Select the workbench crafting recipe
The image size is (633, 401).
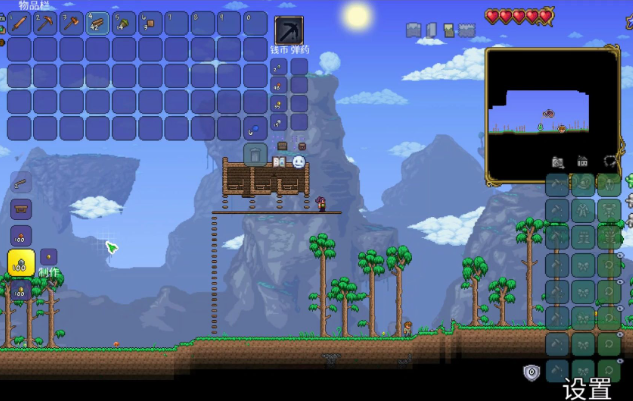tap(22, 209)
